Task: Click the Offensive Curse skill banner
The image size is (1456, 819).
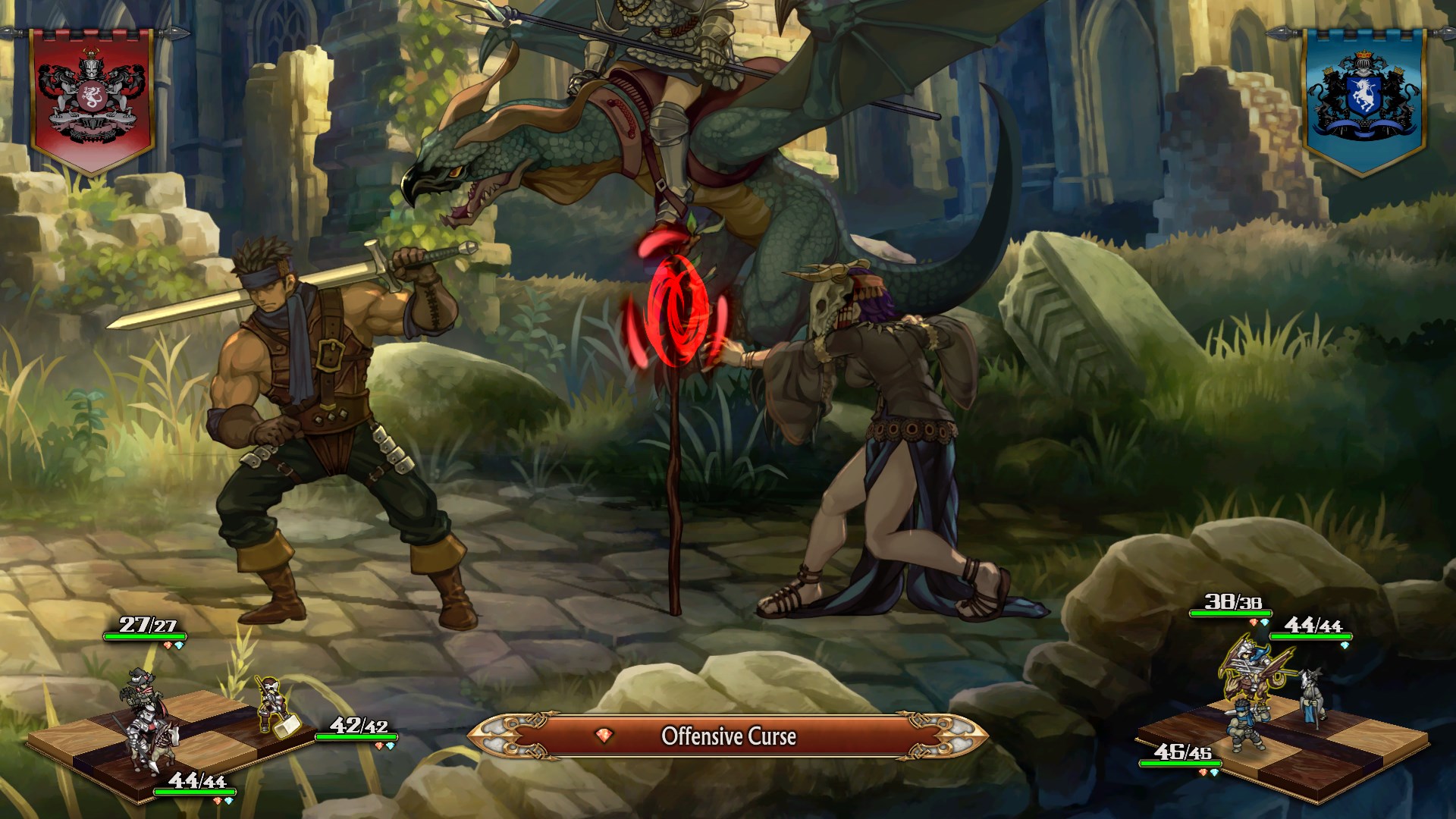Action: tap(728, 736)
